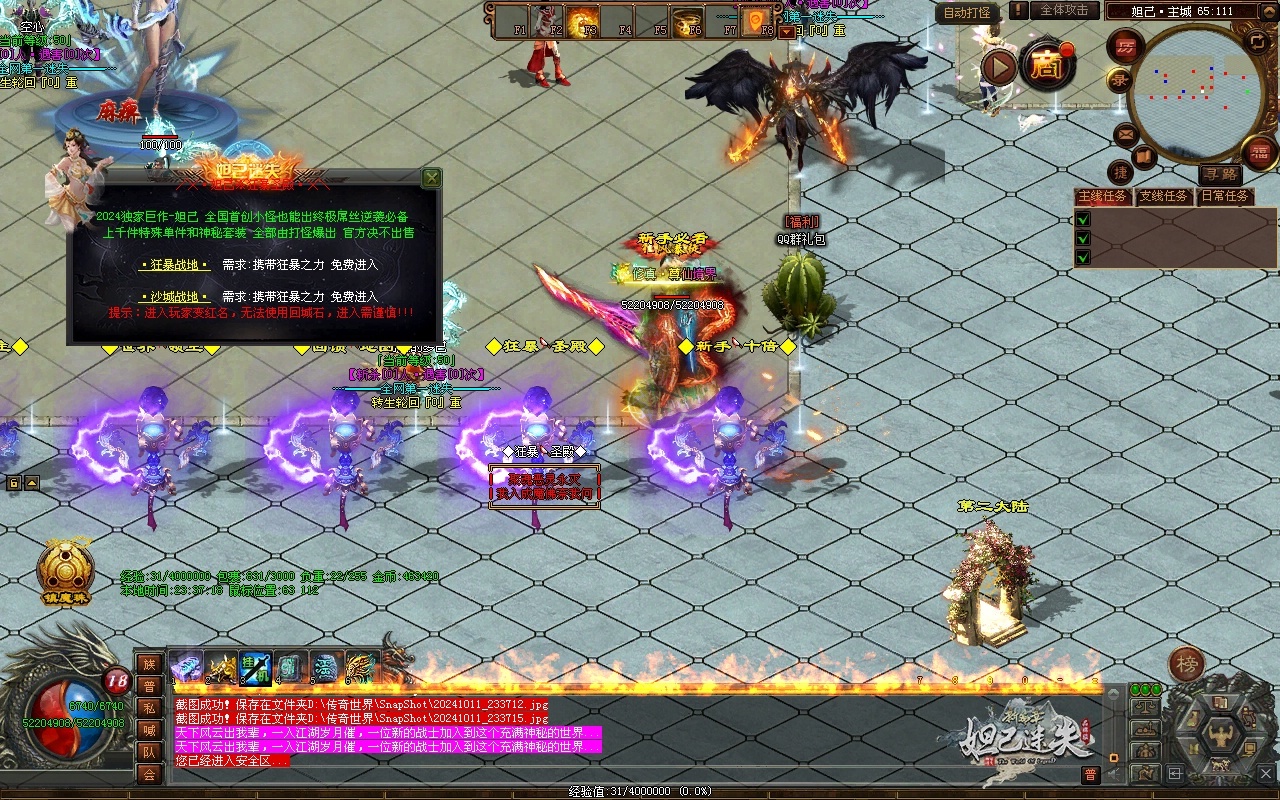
Task: Open the mail envelope icon
Action: [x=1126, y=134]
